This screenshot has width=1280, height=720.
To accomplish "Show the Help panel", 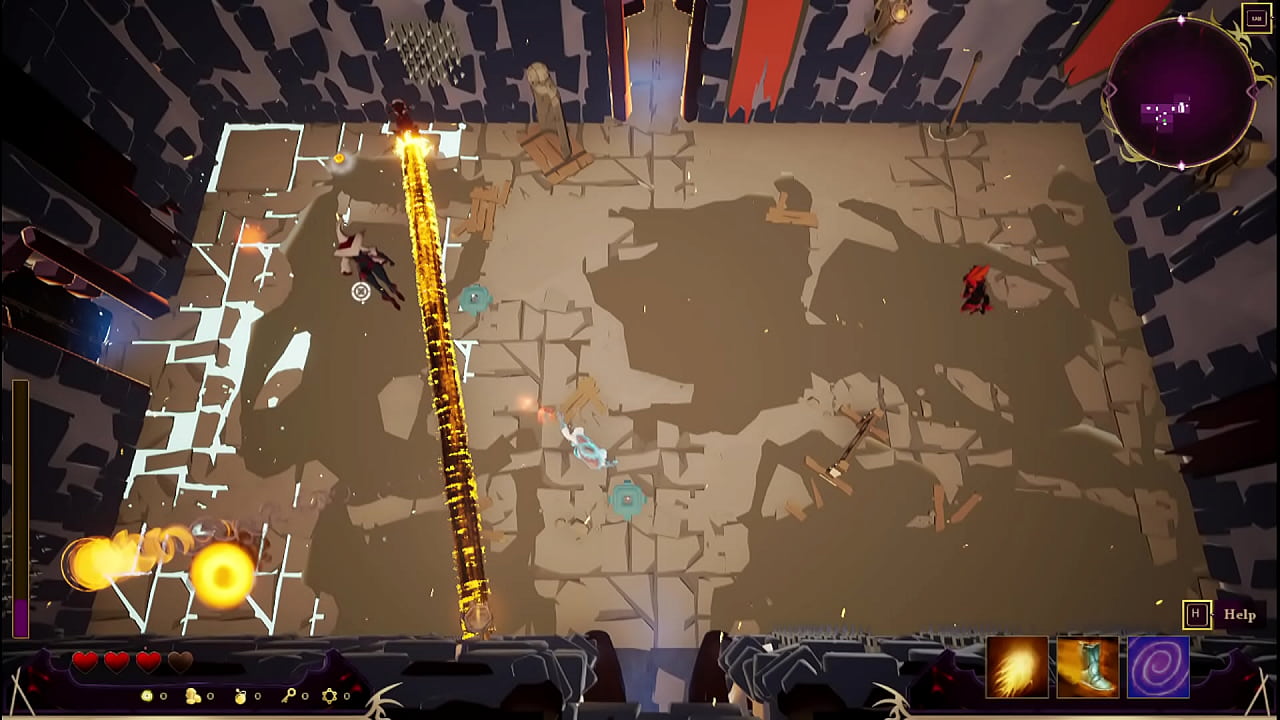I will tap(1239, 615).
